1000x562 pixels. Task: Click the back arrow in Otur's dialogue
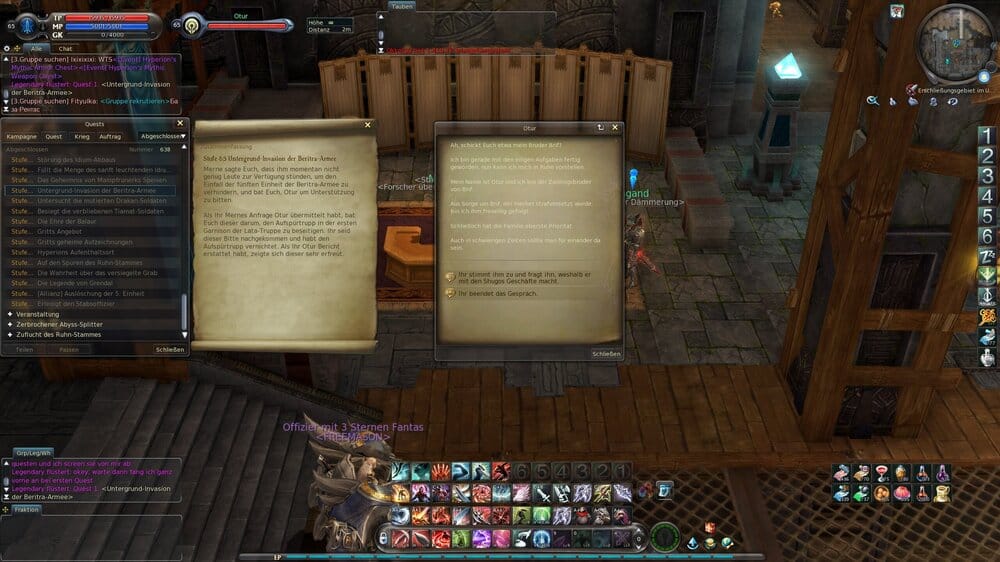(600, 128)
